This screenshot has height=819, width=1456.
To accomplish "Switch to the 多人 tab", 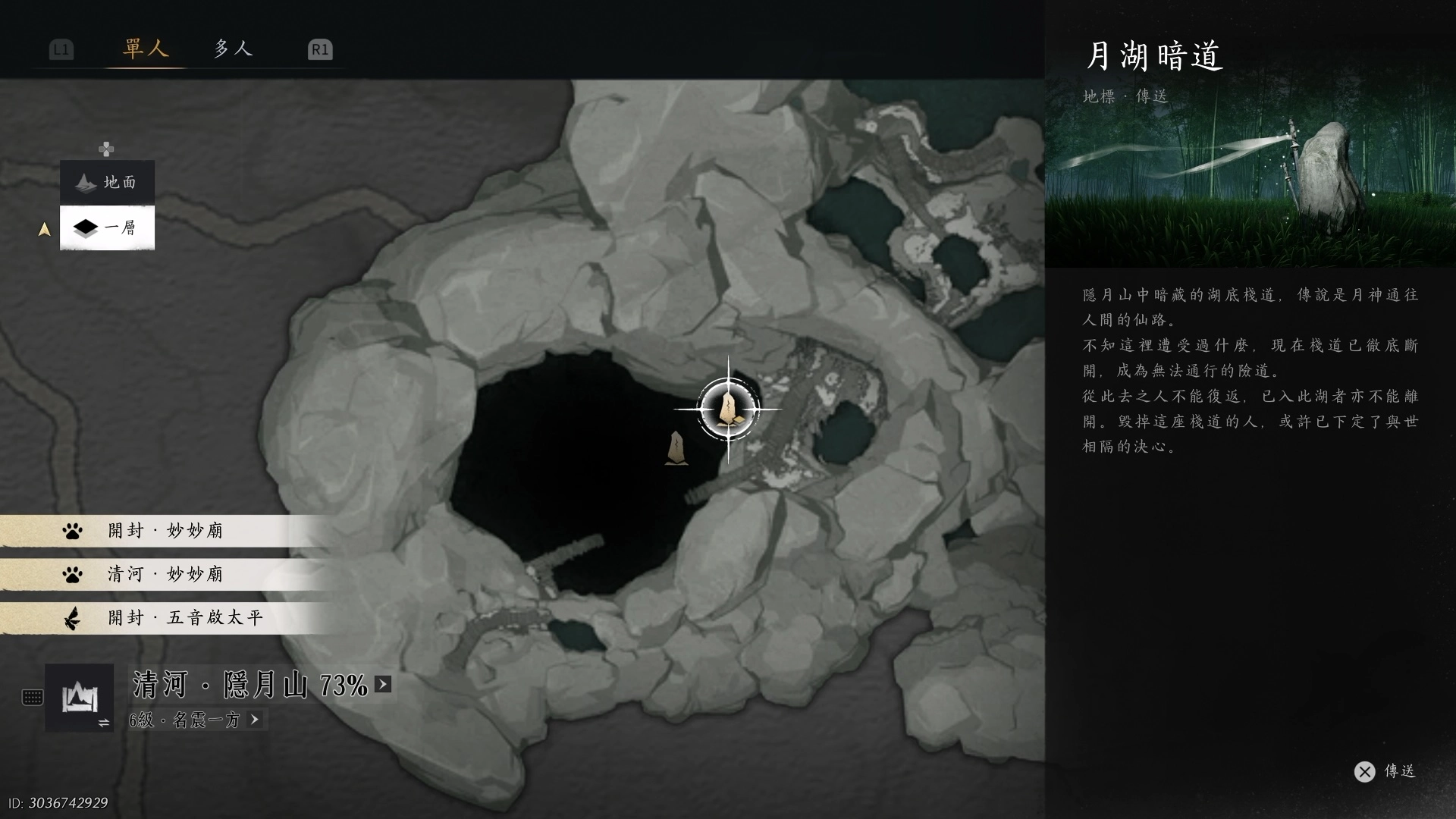I will pyautogui.click(x=233, y=49).
